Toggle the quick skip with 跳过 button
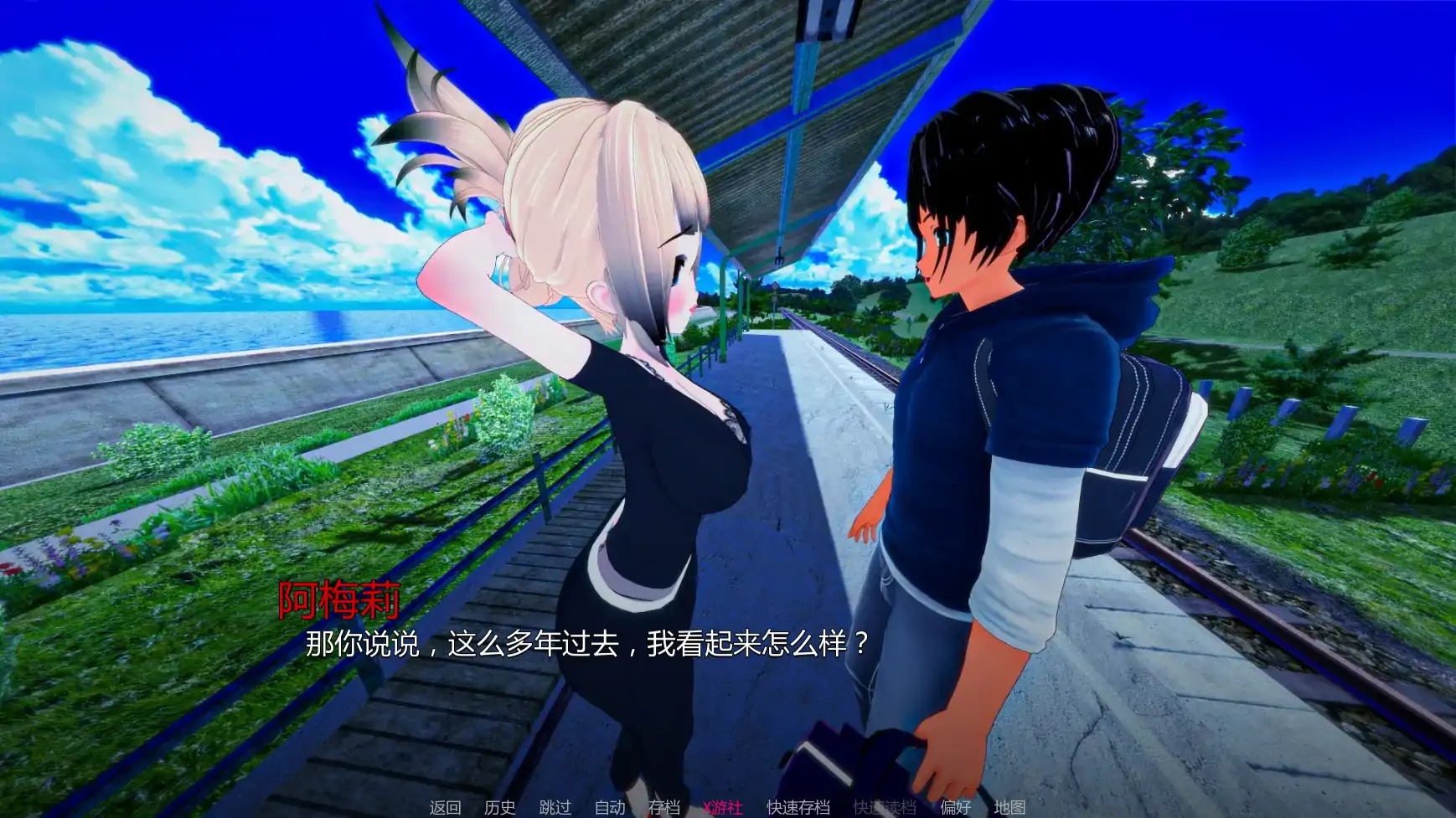This screenshot has height=818, width=1456. coord(554,806)
